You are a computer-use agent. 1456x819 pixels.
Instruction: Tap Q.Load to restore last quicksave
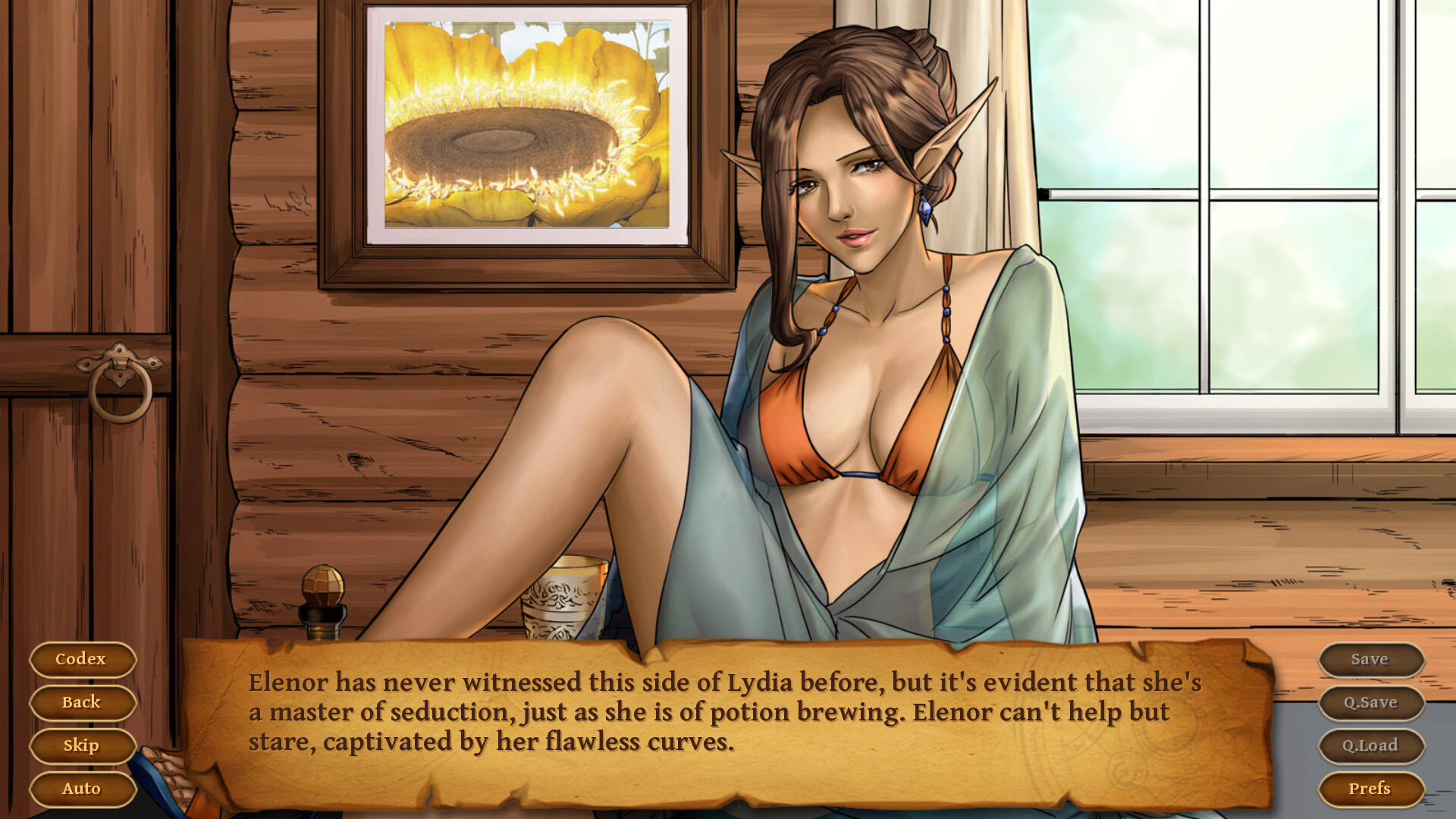click(x=1370, y=745)
